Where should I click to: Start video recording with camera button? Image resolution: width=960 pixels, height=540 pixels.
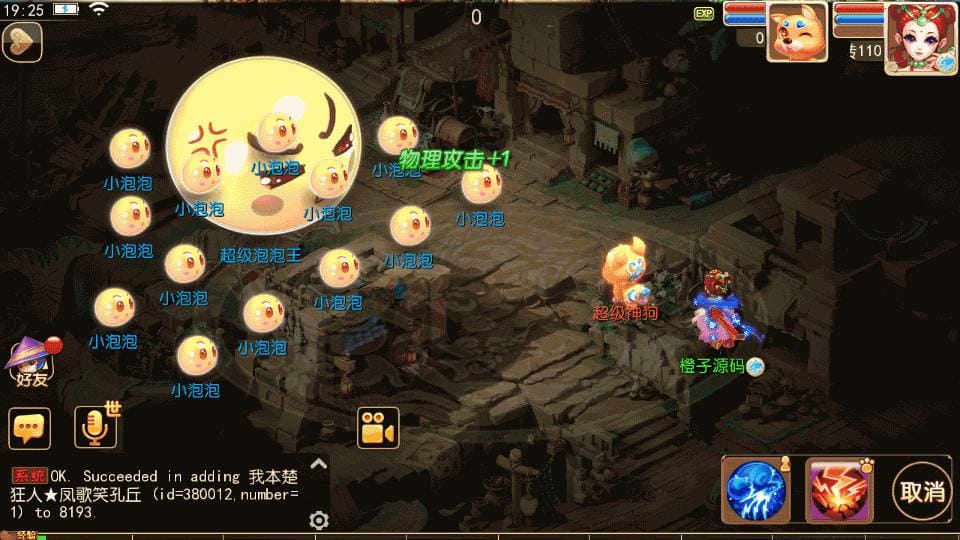[x=378, y=428]
